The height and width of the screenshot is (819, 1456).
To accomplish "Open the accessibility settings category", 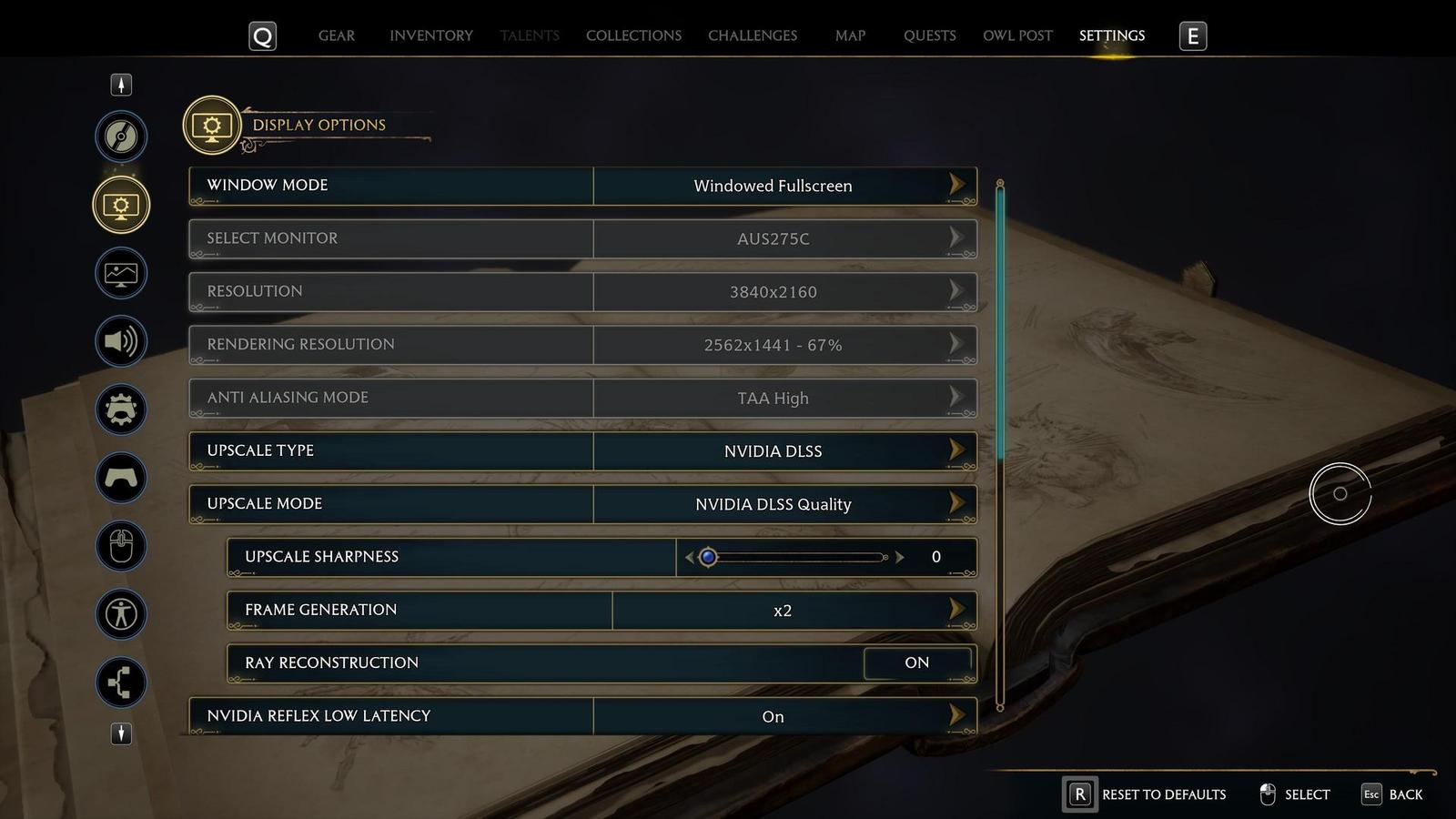I will [121, 614].
